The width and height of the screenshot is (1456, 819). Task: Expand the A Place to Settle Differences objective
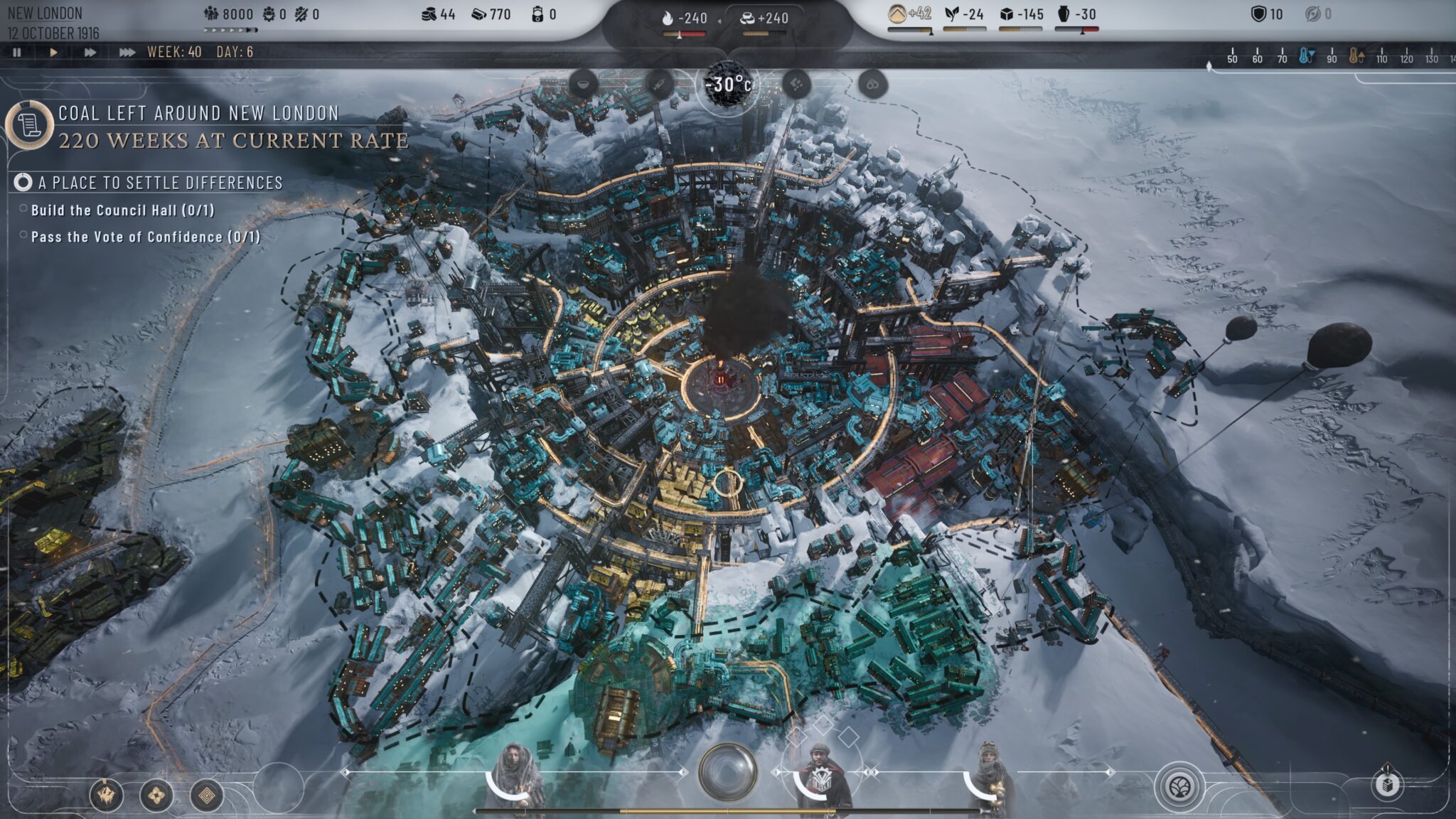160,183
